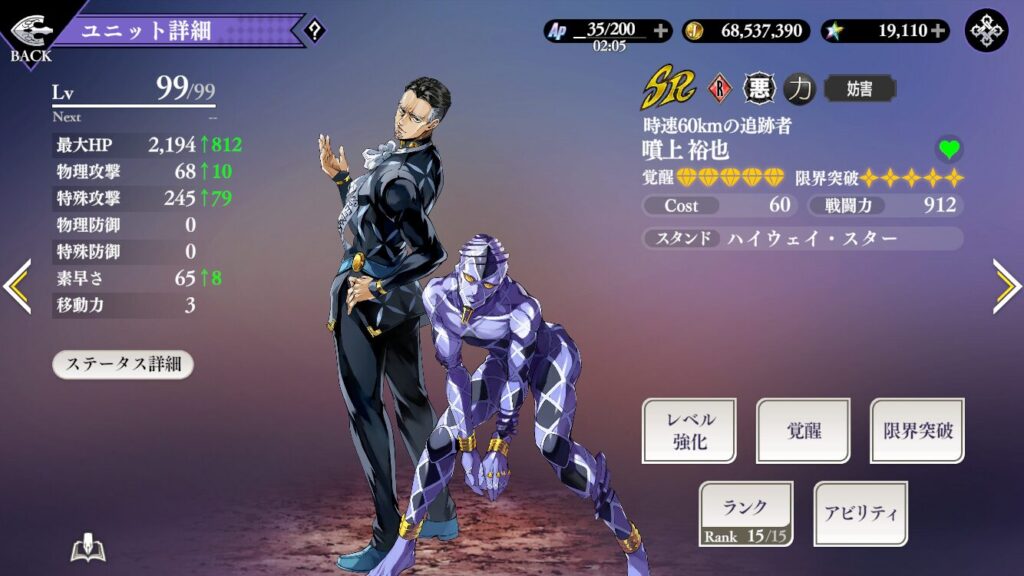This screenshot has height=576, width=1024.
Task: Show the next unit with right arrow
Action: click(x=1006, y=287)
